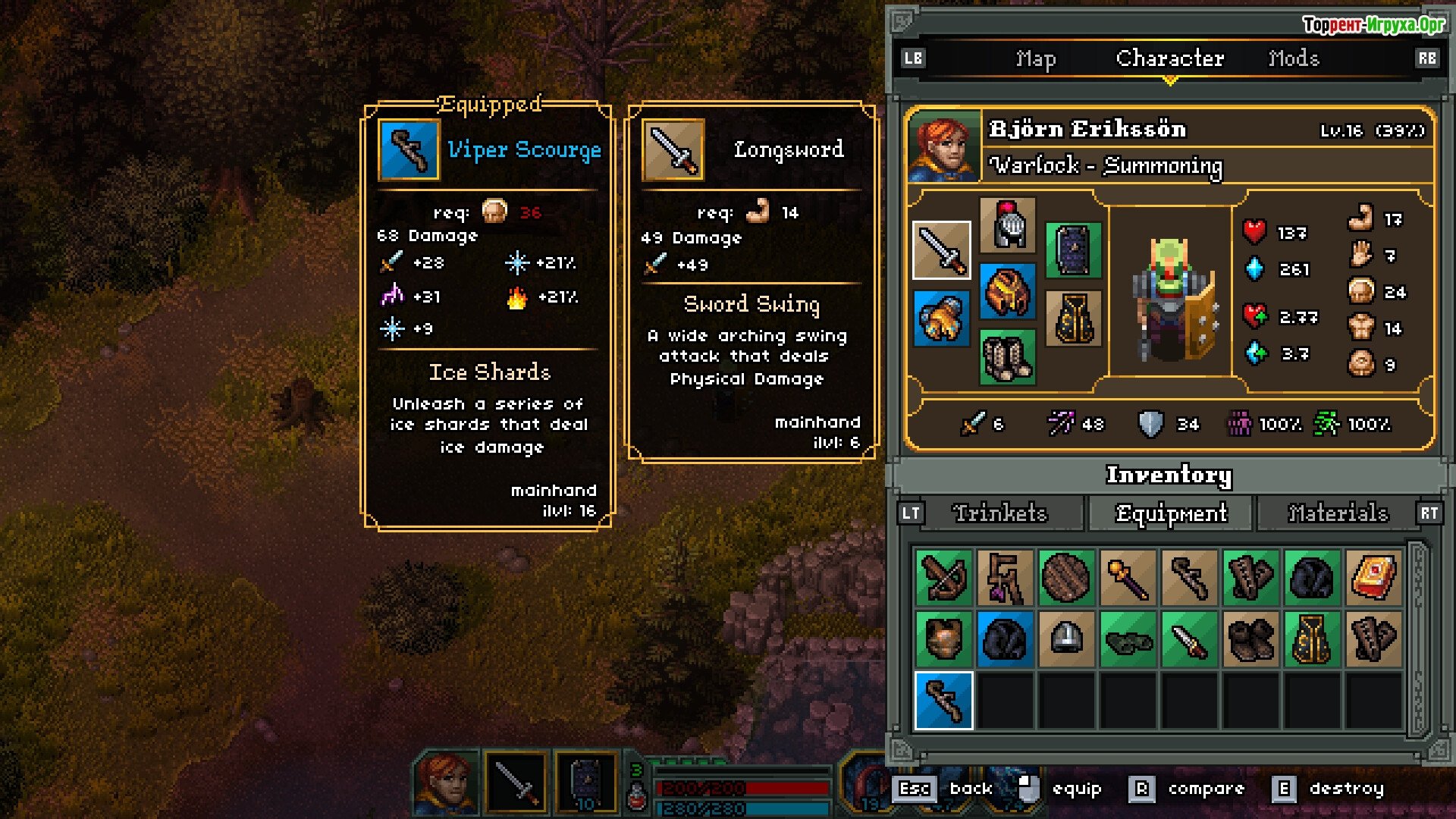Open the Mods tab
This screenshot has width=1456, height=819.
(x=1294, y=58)
